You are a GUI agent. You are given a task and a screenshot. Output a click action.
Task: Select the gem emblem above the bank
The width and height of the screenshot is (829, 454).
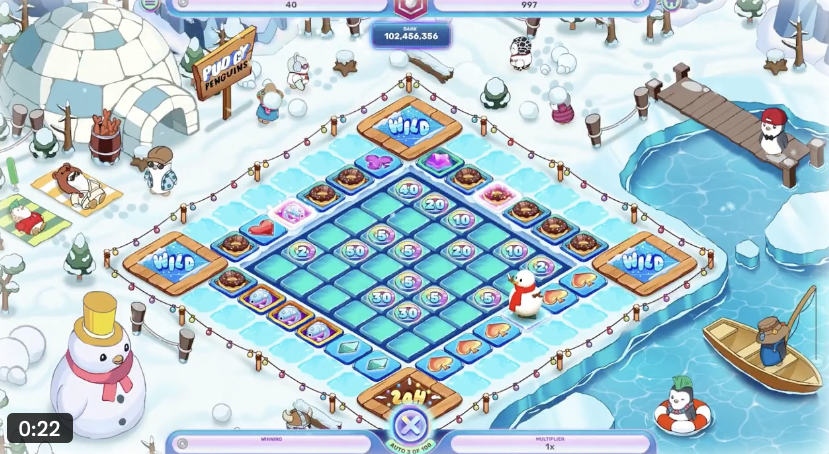(410, 7)
